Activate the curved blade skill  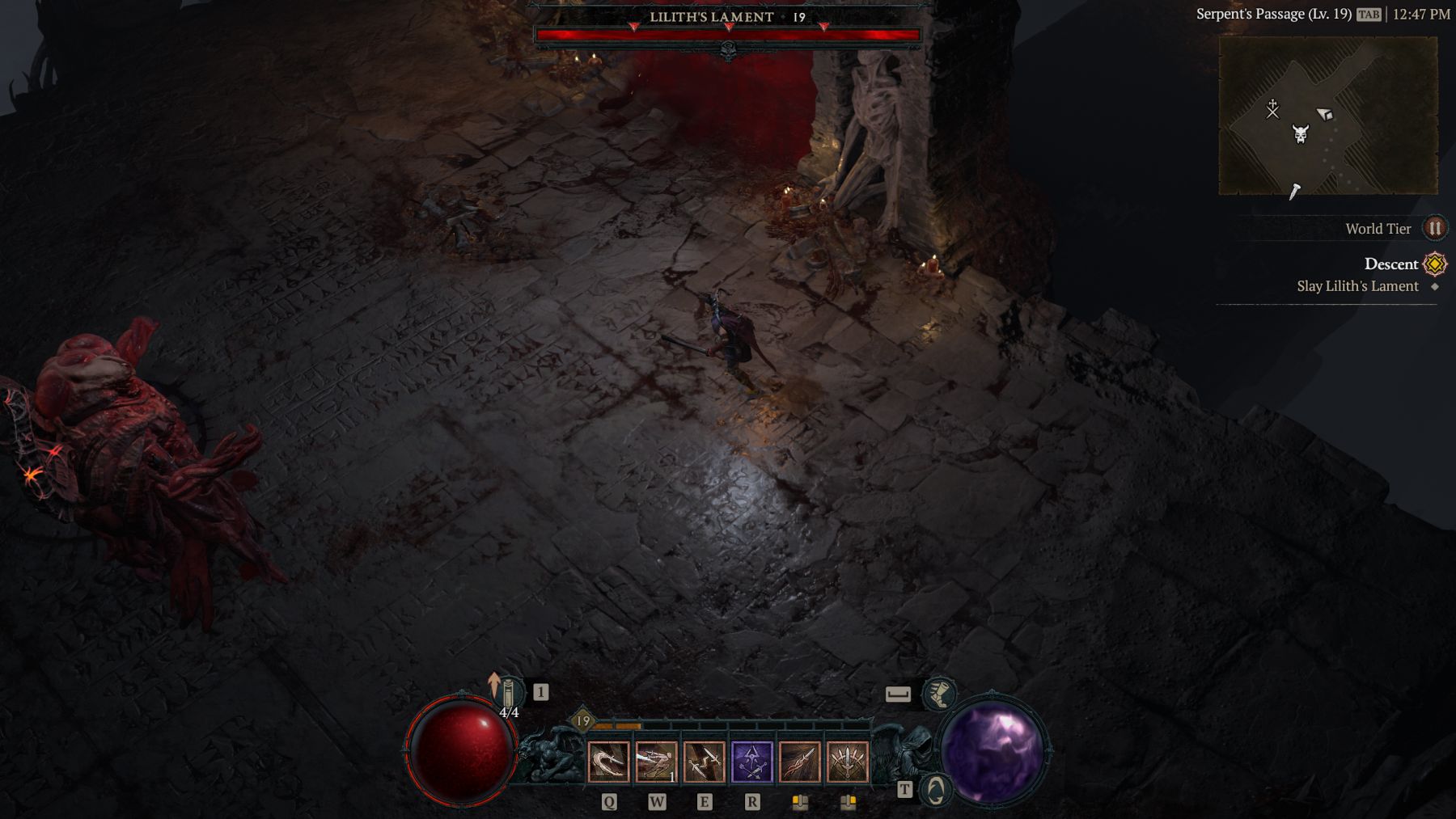[x=608, y=762]
